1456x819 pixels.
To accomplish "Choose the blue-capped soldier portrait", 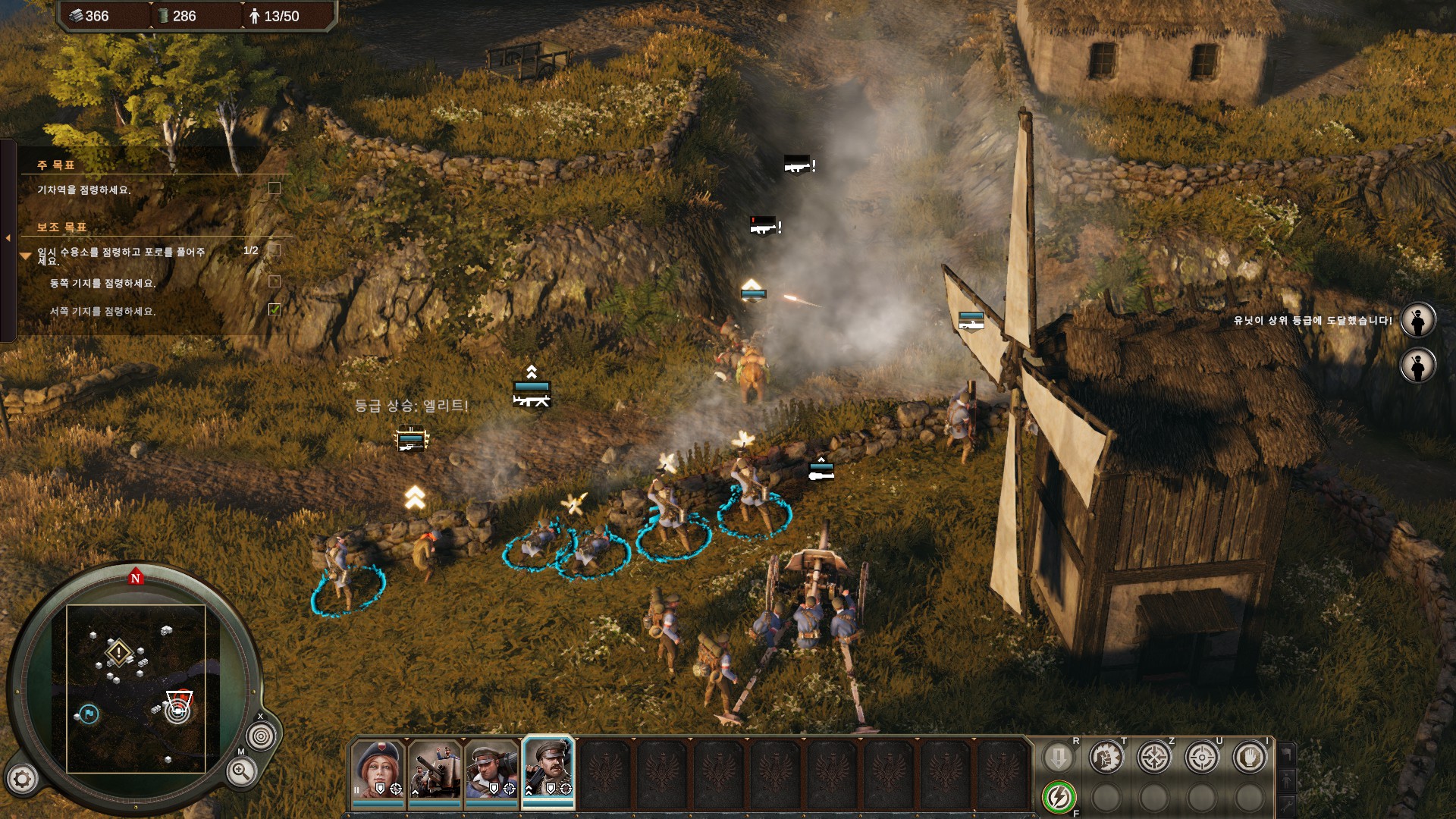I will tap(491, 770).
